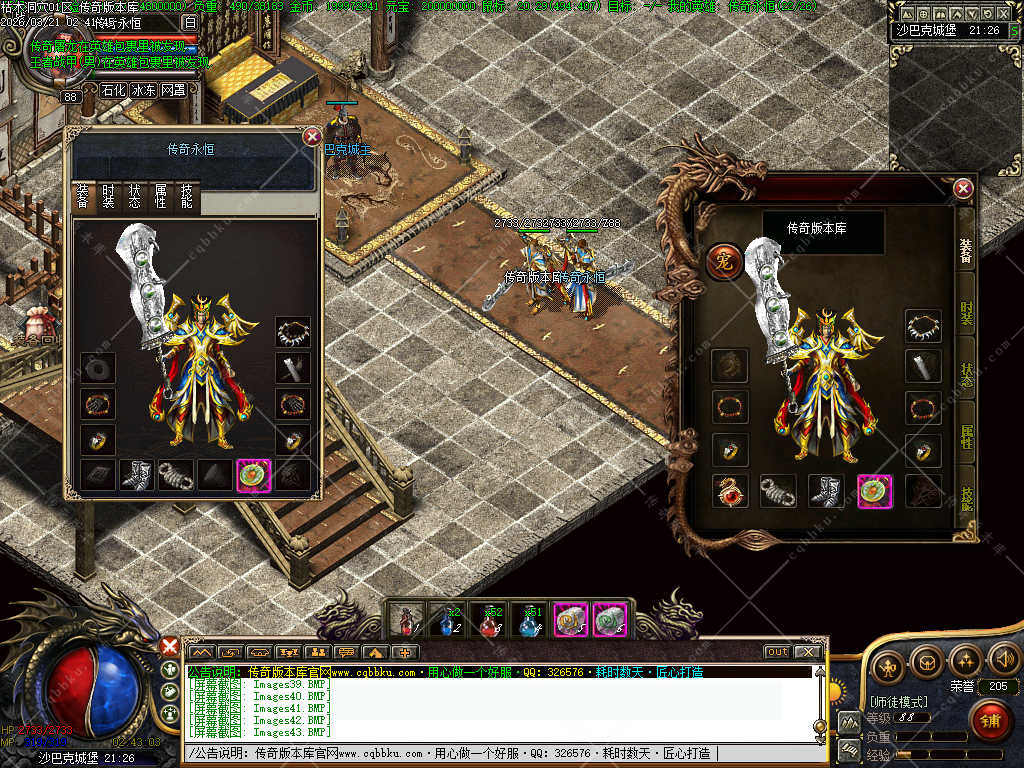
Task: Use the red potion with x52 count
Action: tap(488, 621)
